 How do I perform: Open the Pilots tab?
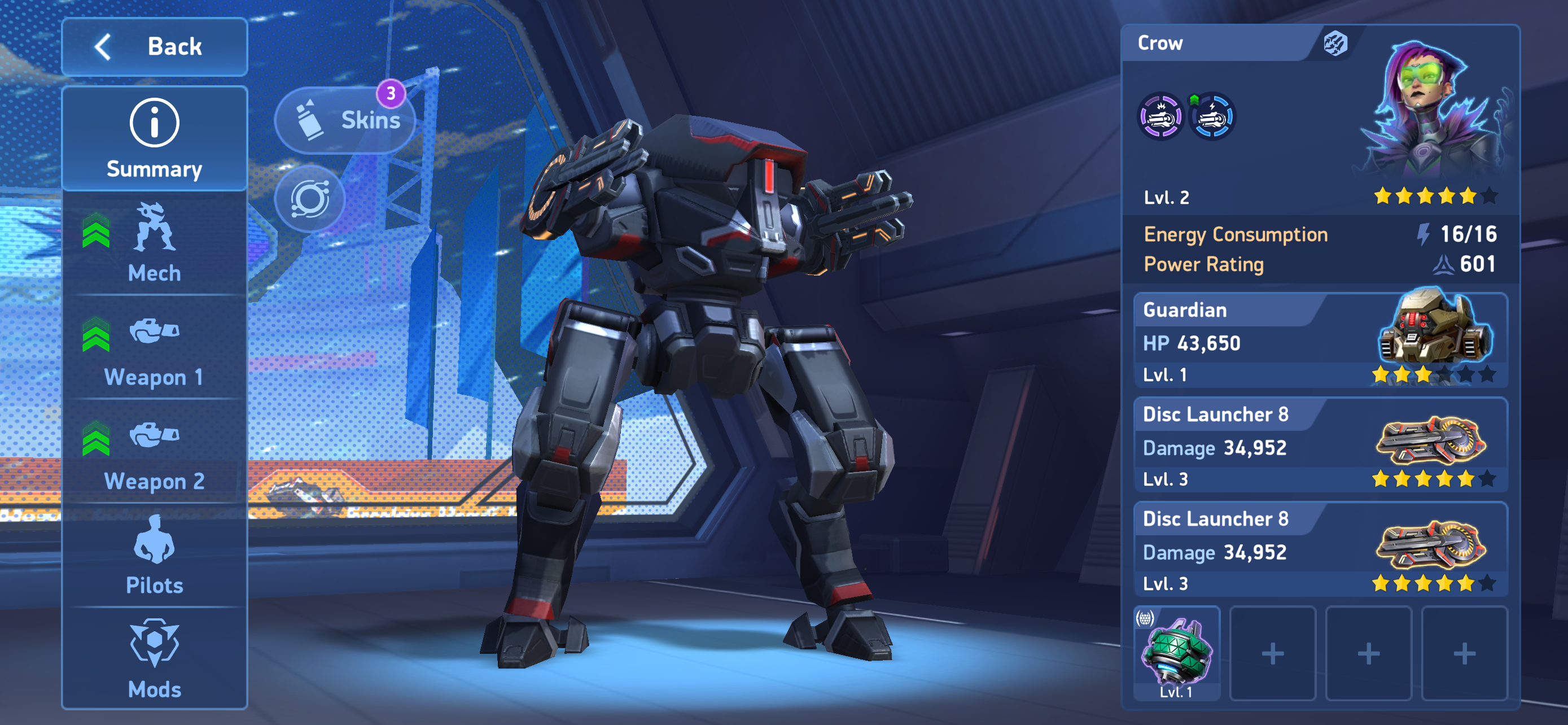[154, 556]
